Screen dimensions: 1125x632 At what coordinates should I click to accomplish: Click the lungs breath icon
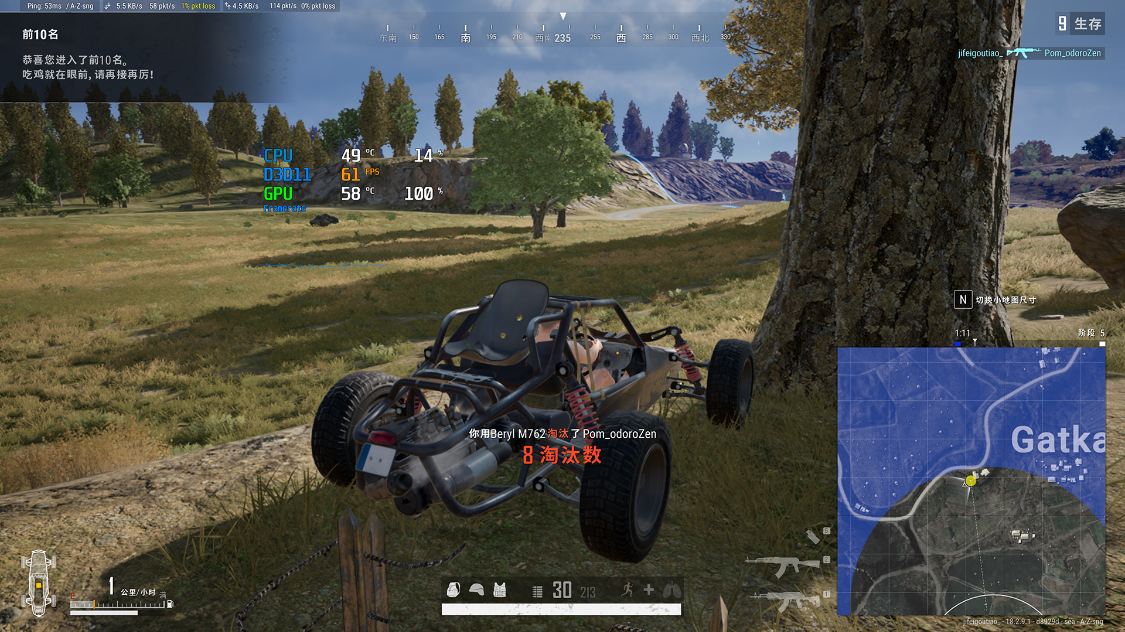(x=670, y=590)
